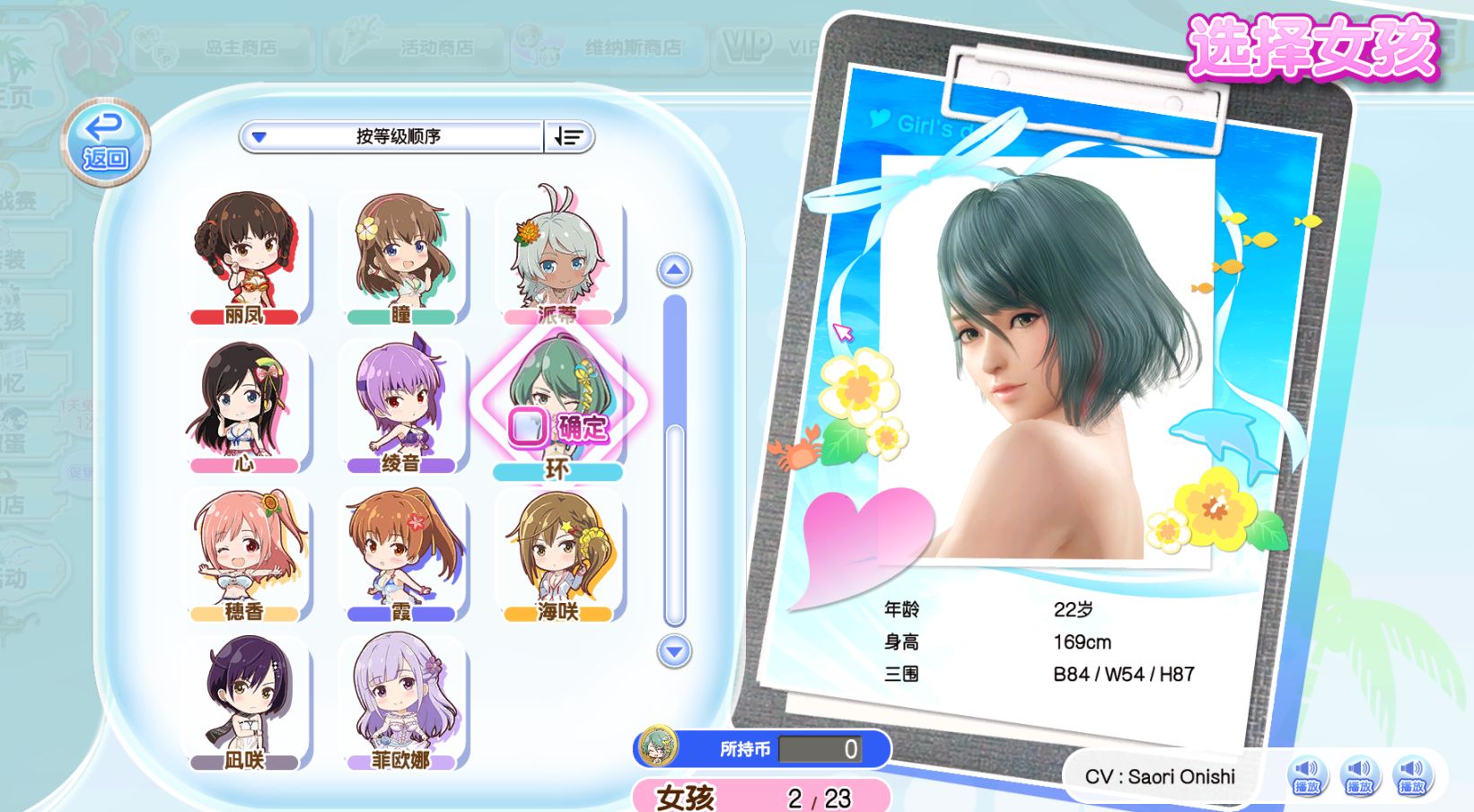Select girl 菲欧娜 from the list
Viewport: 1474px width, 812px height.
pos(403,700)
